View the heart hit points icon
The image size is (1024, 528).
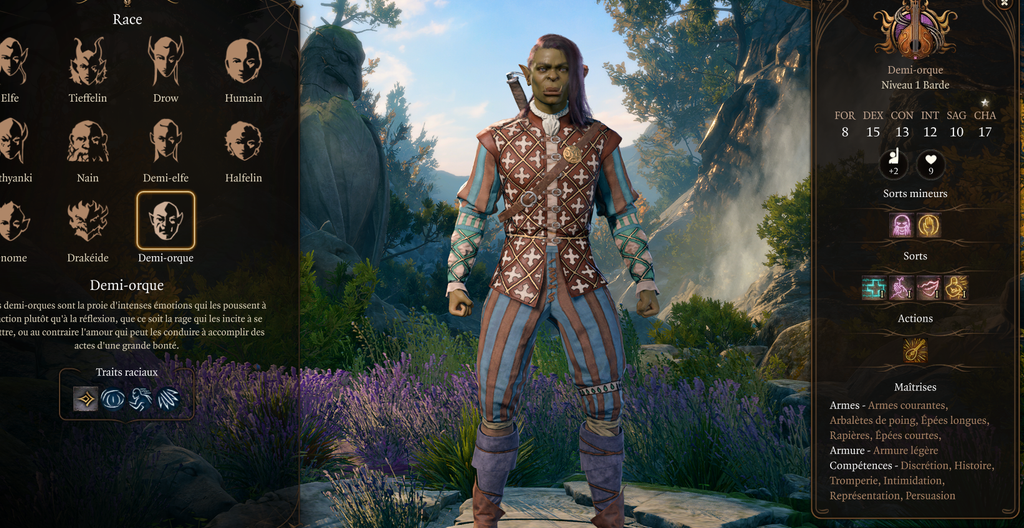coord(930,163)
